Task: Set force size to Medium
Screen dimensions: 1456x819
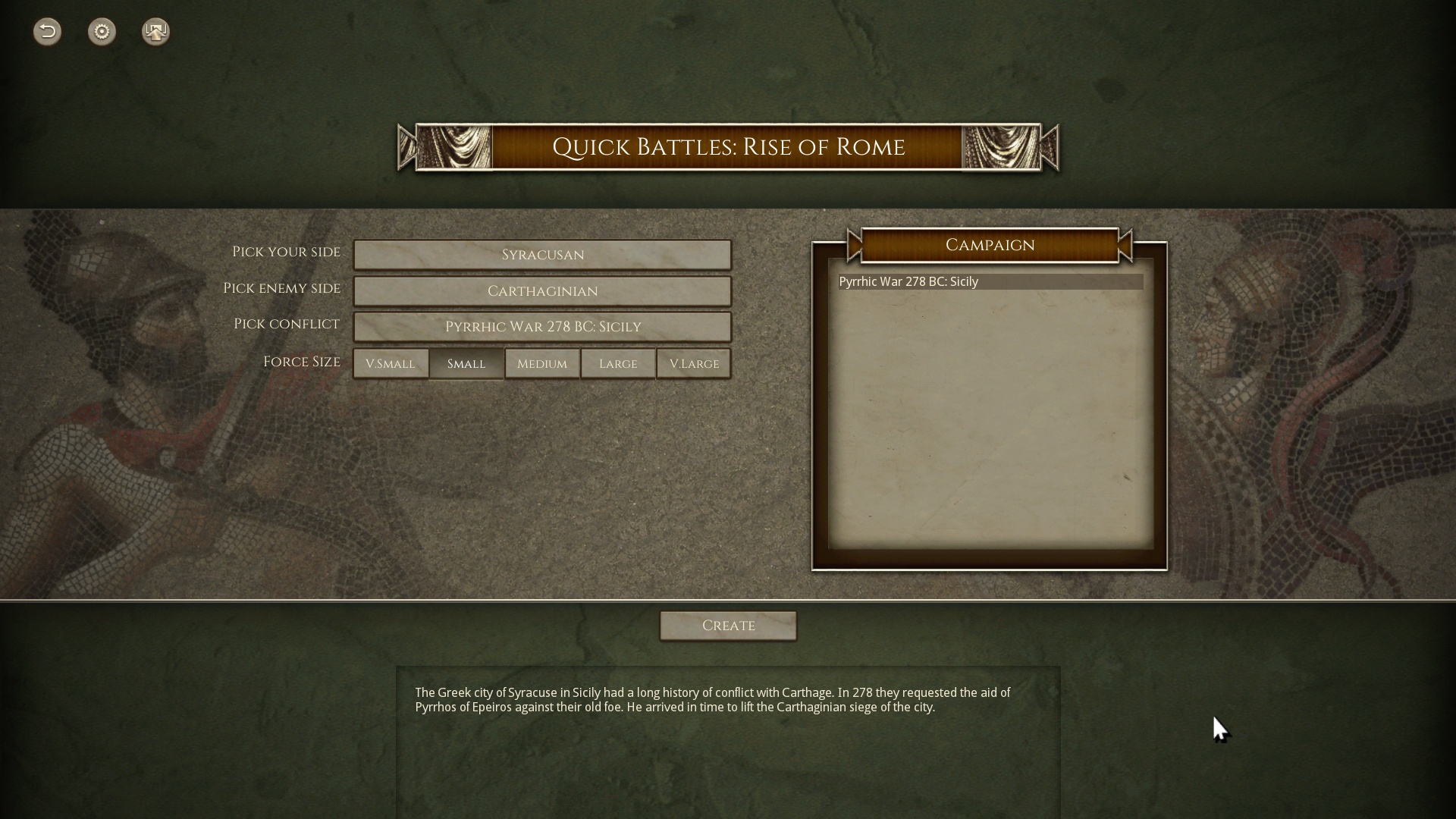Action: [x=542, y=364]
